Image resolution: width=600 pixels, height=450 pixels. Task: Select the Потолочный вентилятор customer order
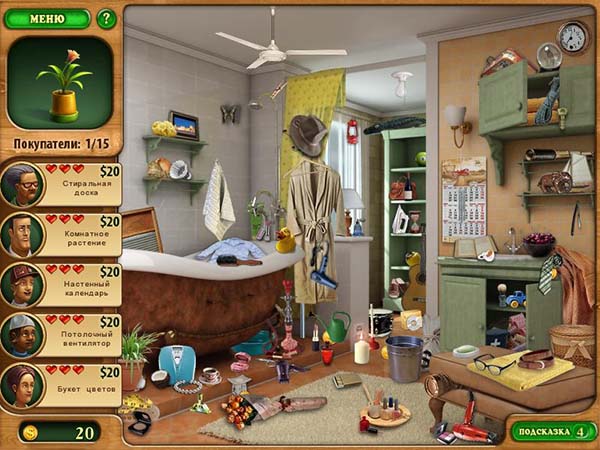(62, 336)
